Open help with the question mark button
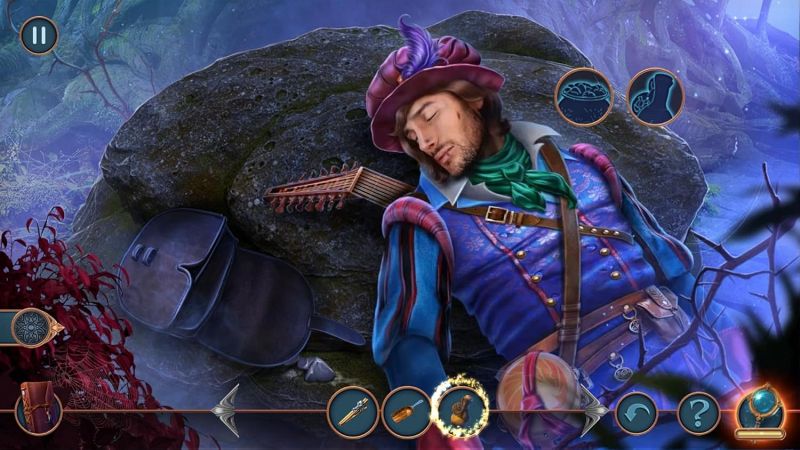The height and width of the screenshot is (450, 800). (698, 411)
